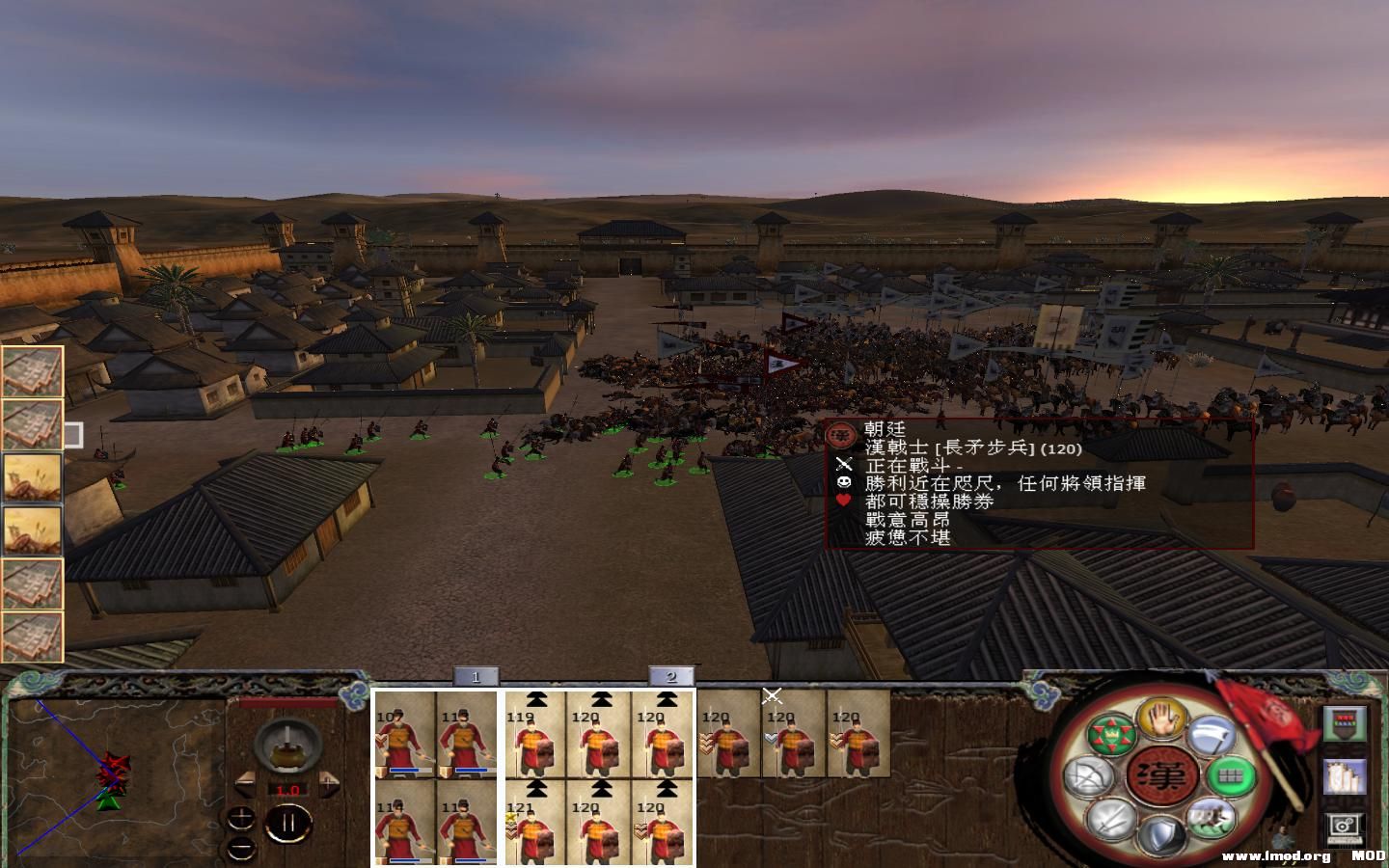The width and height of the screenshot is (1389, 868).
Task: Click the left arrow to slow battle speed
Action: pos(244,783)
